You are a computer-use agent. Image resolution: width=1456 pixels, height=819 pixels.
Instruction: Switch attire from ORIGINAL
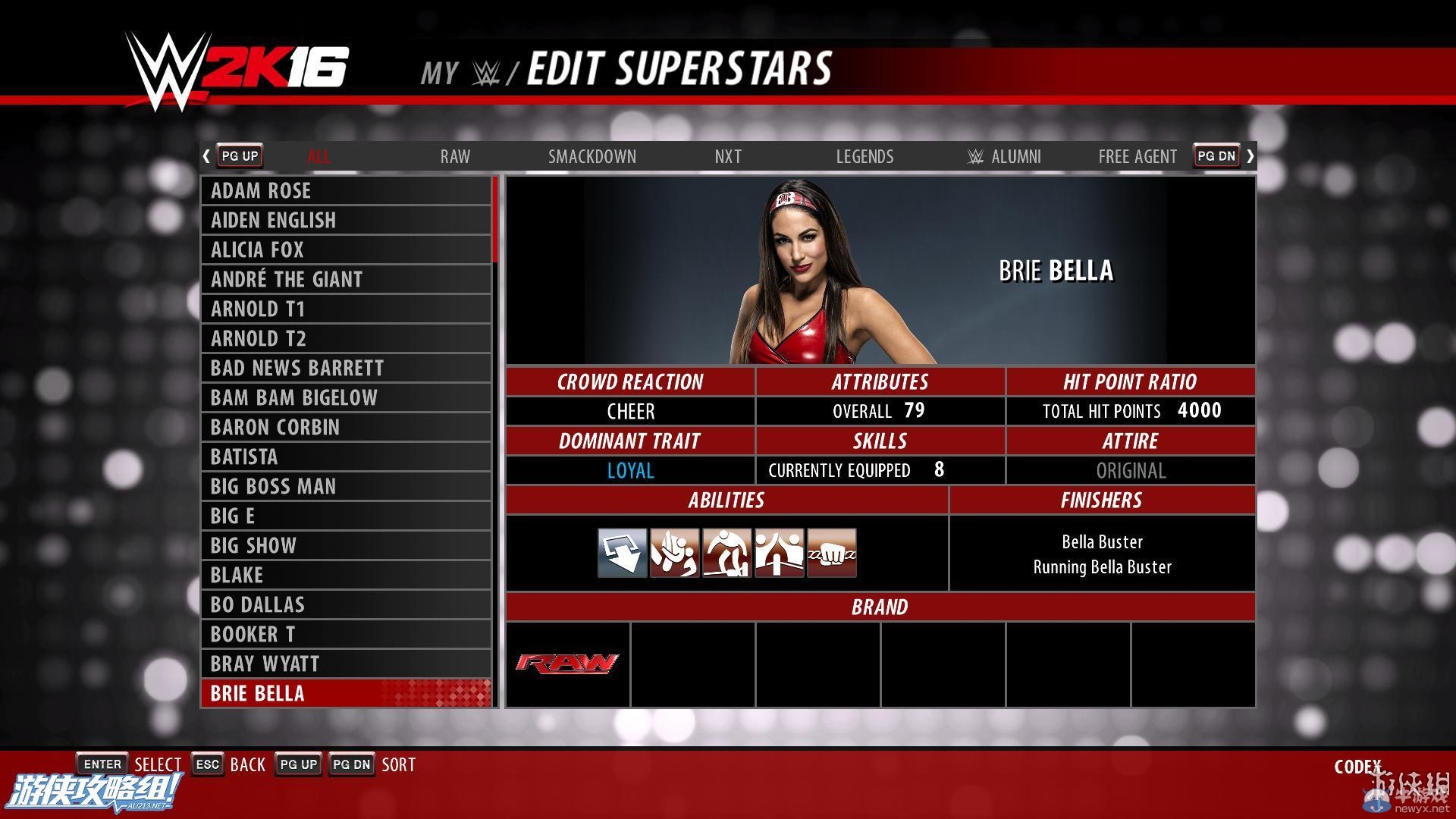pos(1129,470)
